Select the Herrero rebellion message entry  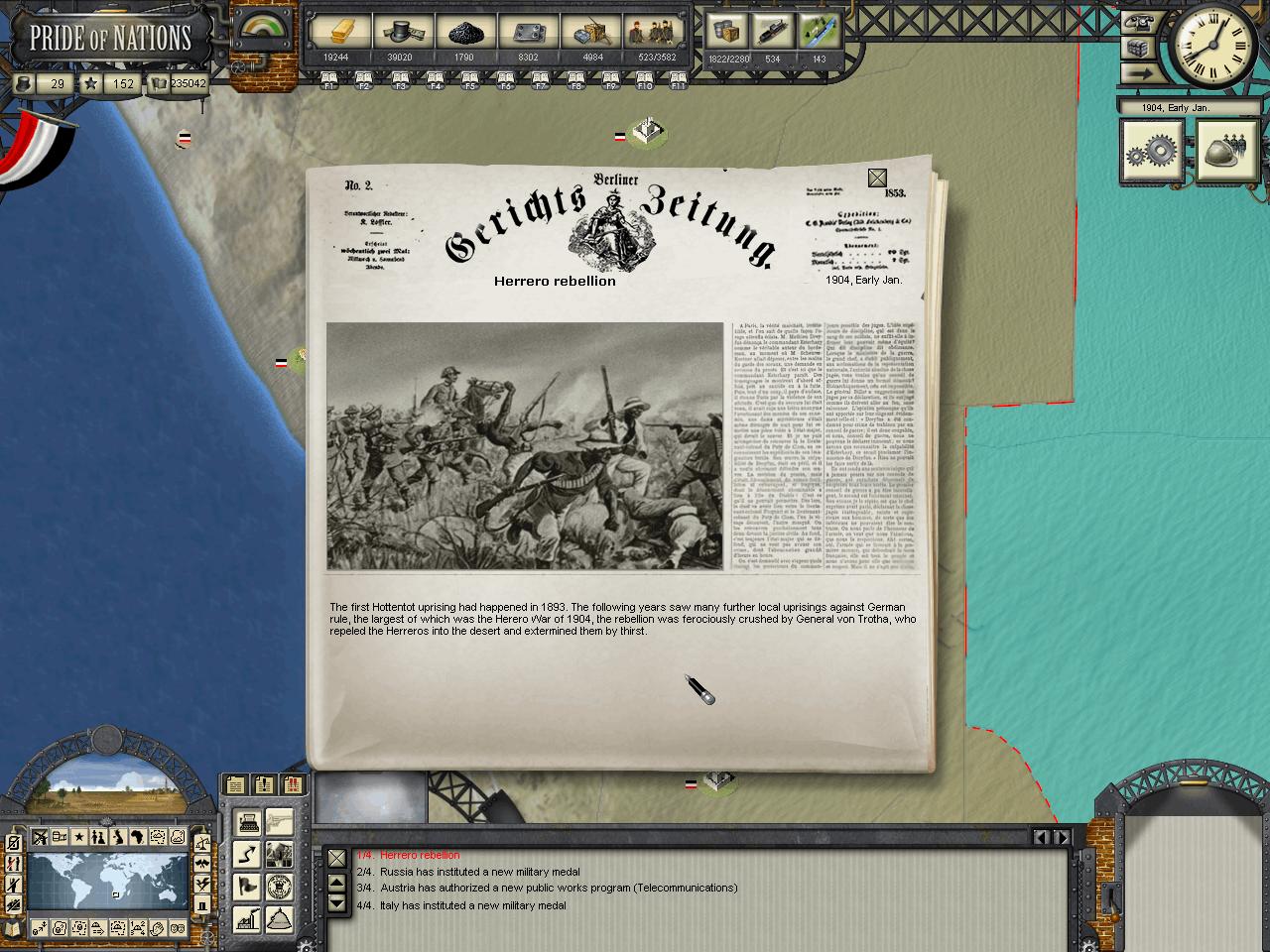click(420, 855)
